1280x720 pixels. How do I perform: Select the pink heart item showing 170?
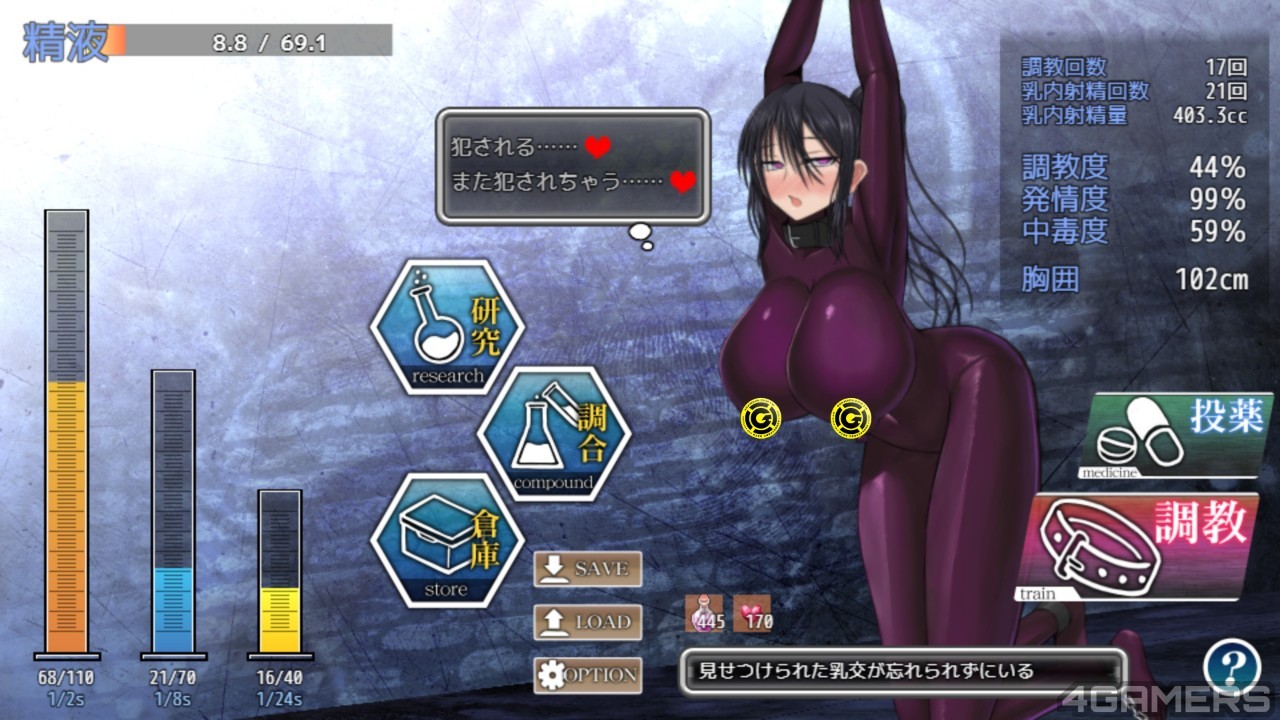[753, 613]
